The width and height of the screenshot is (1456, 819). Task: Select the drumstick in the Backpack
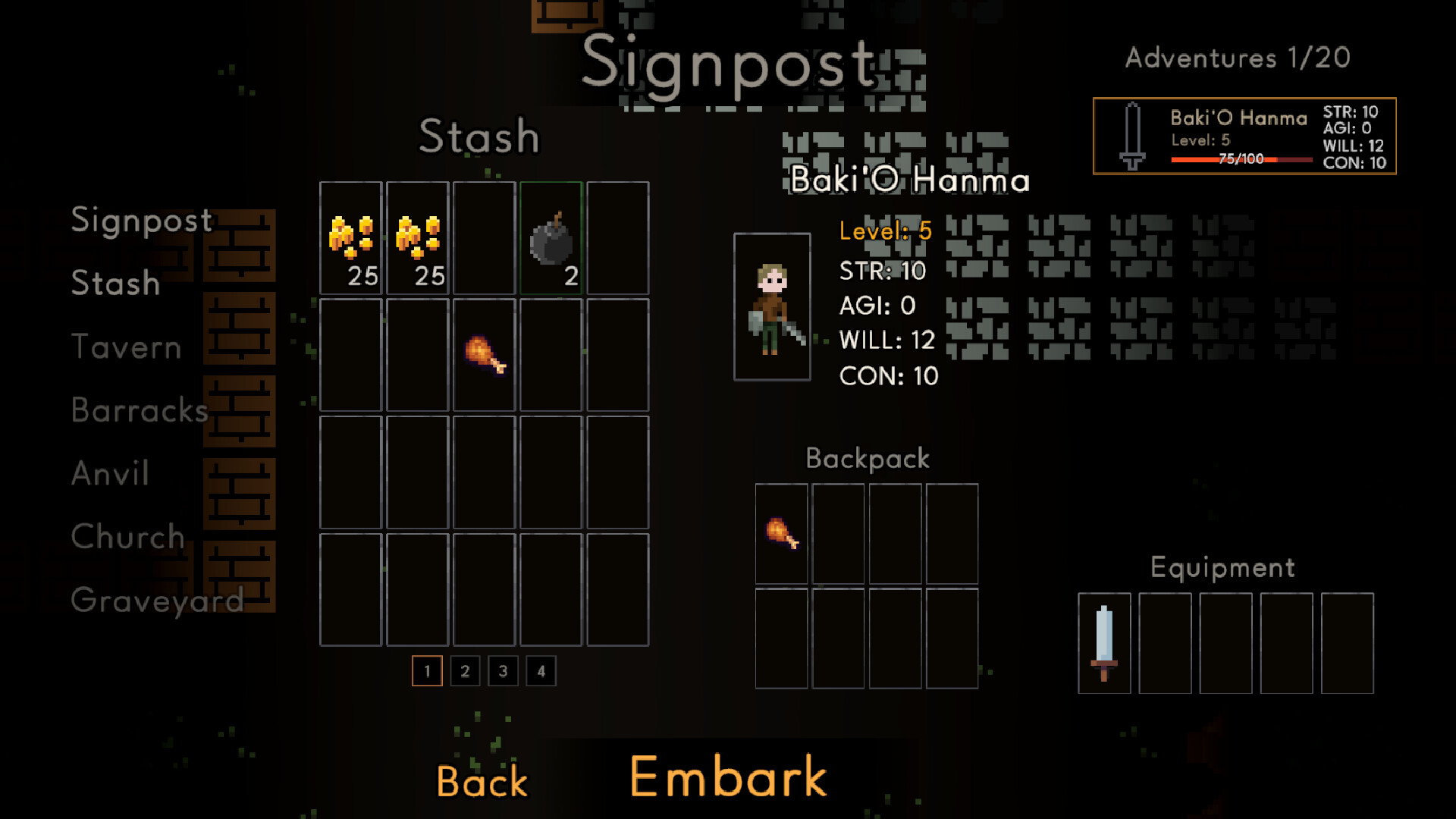tap(782, 533)
